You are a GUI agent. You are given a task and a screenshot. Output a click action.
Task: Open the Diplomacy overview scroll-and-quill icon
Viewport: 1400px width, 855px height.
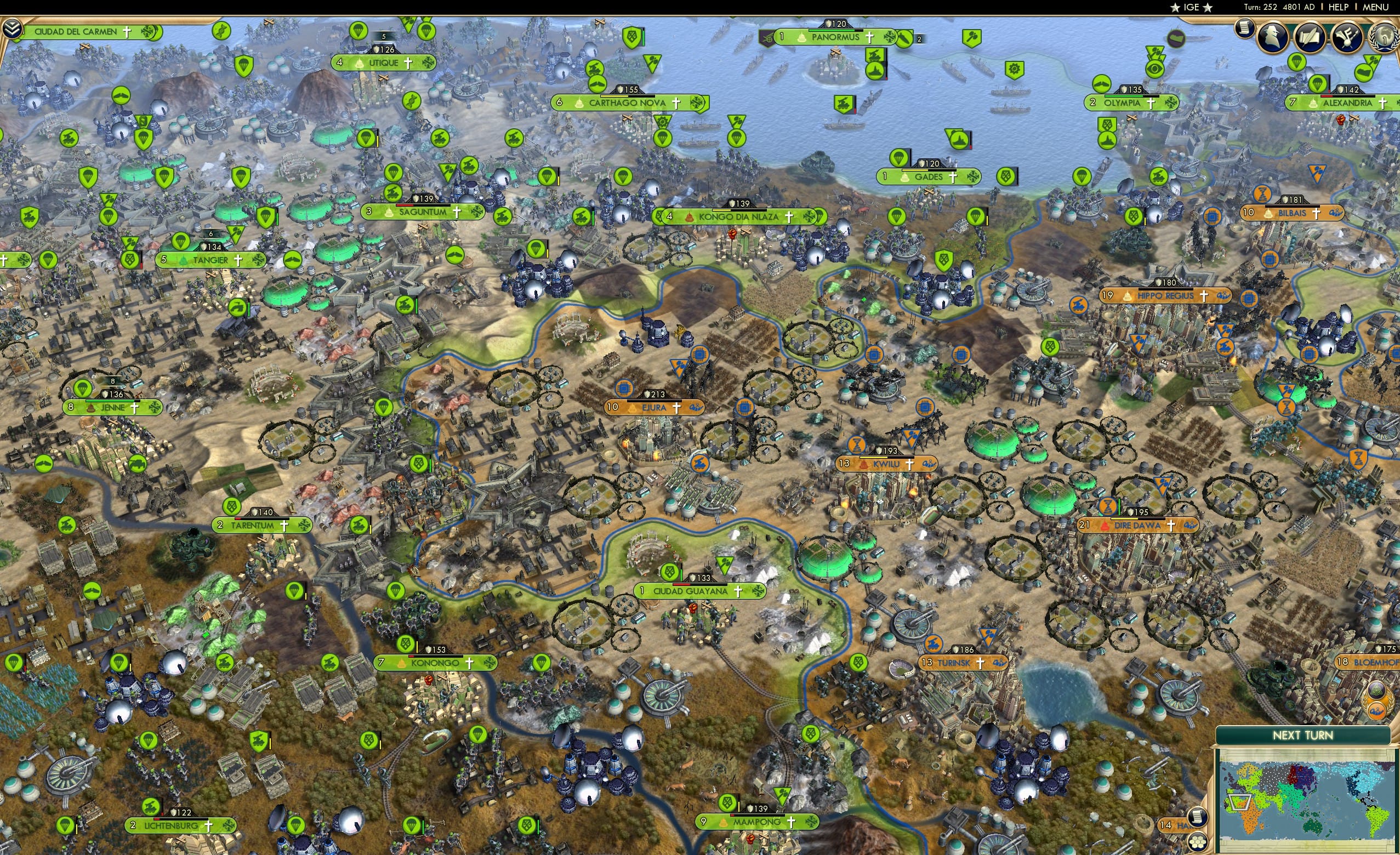click(1311, 38)
